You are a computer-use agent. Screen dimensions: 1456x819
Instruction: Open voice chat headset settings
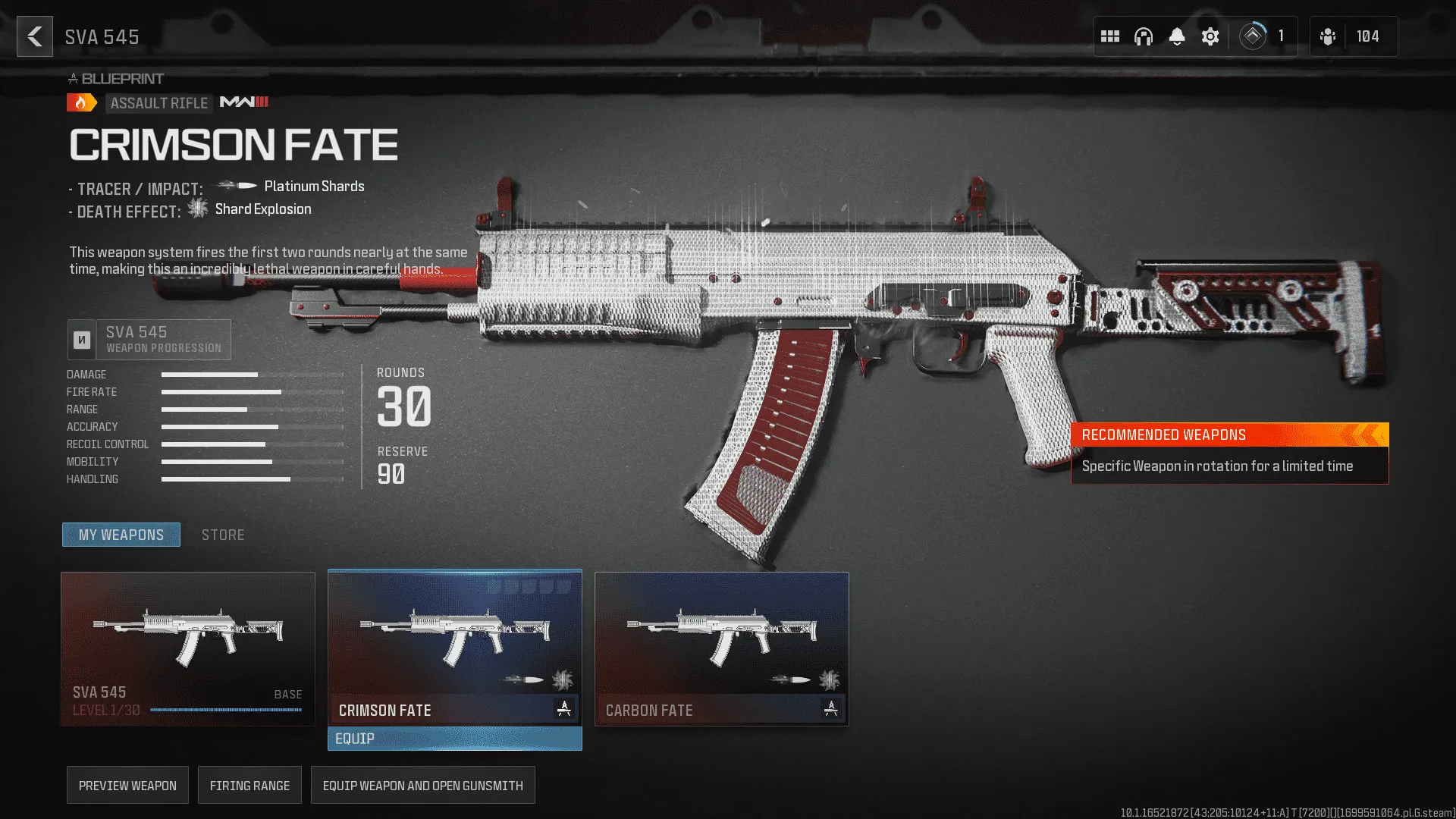(1144, 36)
